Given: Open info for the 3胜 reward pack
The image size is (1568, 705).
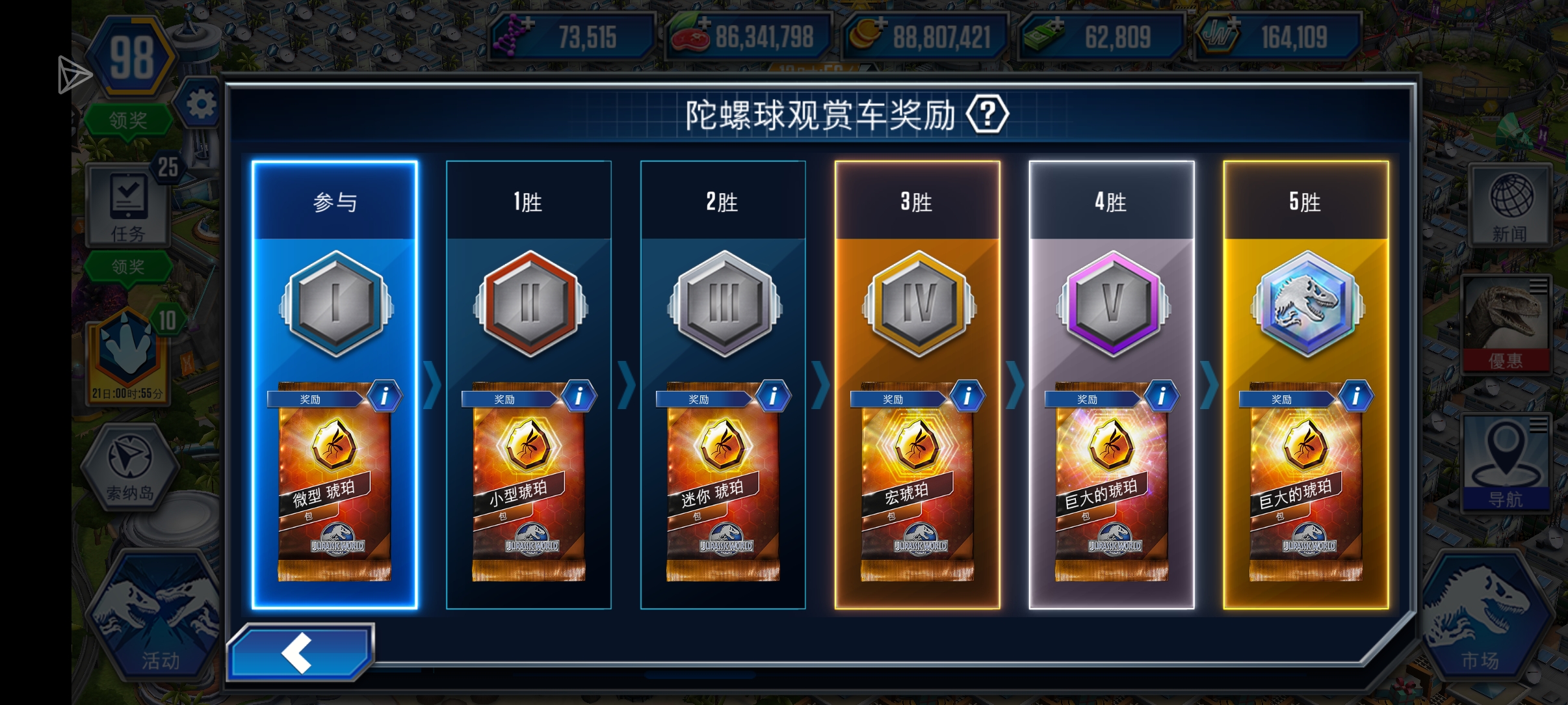Looking at the screenshot, I should pos(968,397).
